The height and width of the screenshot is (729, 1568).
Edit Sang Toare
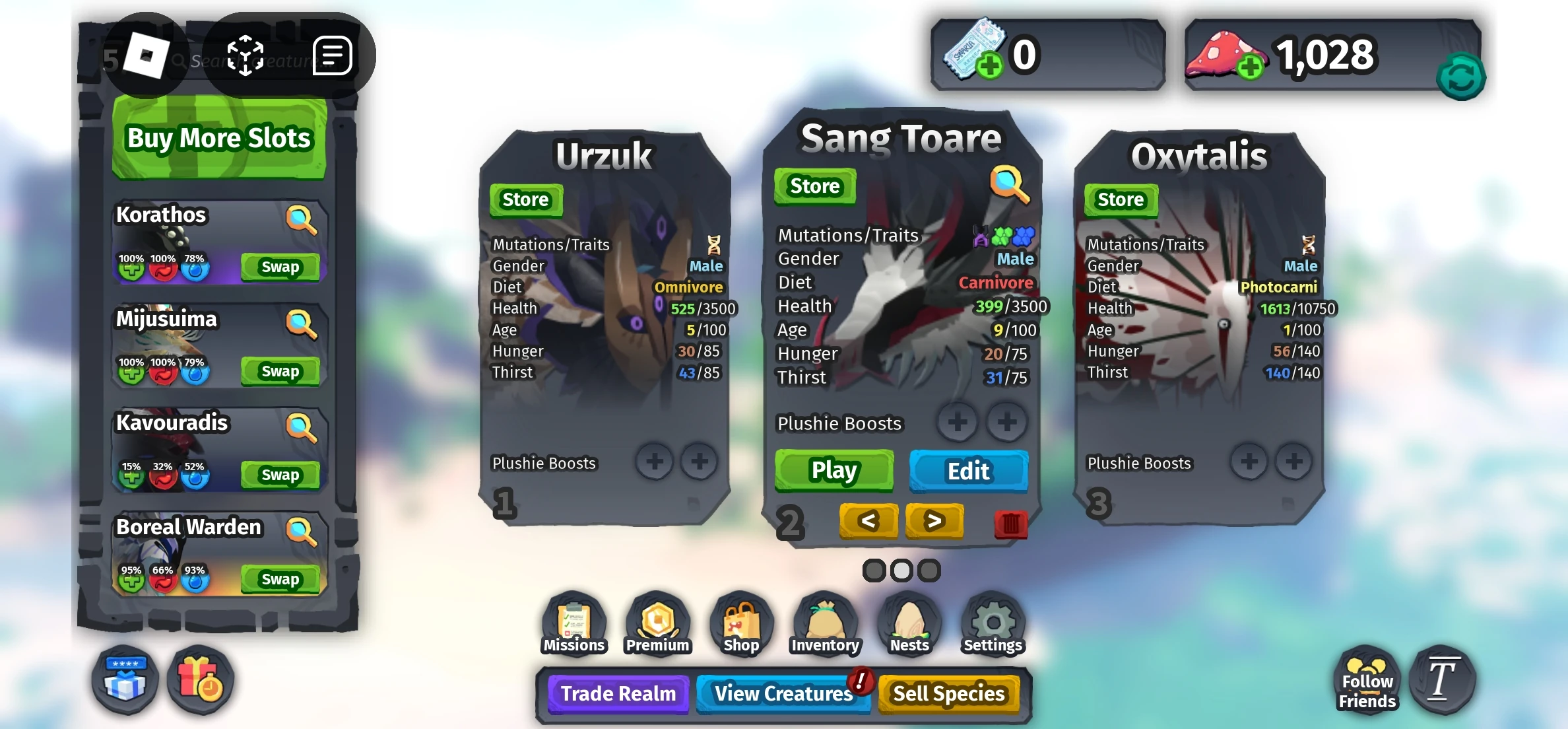point(967,471)
